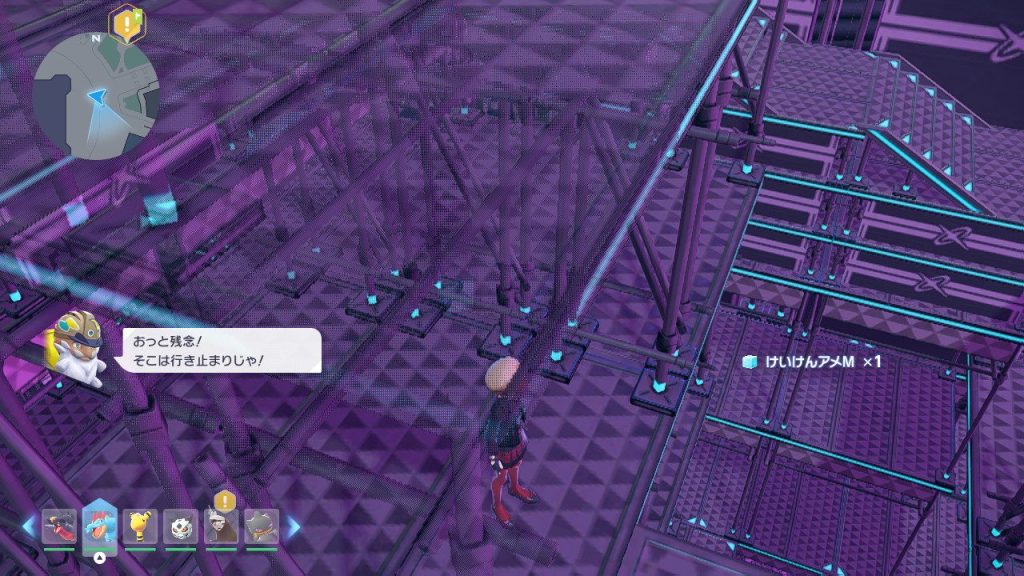Pick the red and black Pokémon slot
Screen dimensions: 1024x576
point(59,526)
